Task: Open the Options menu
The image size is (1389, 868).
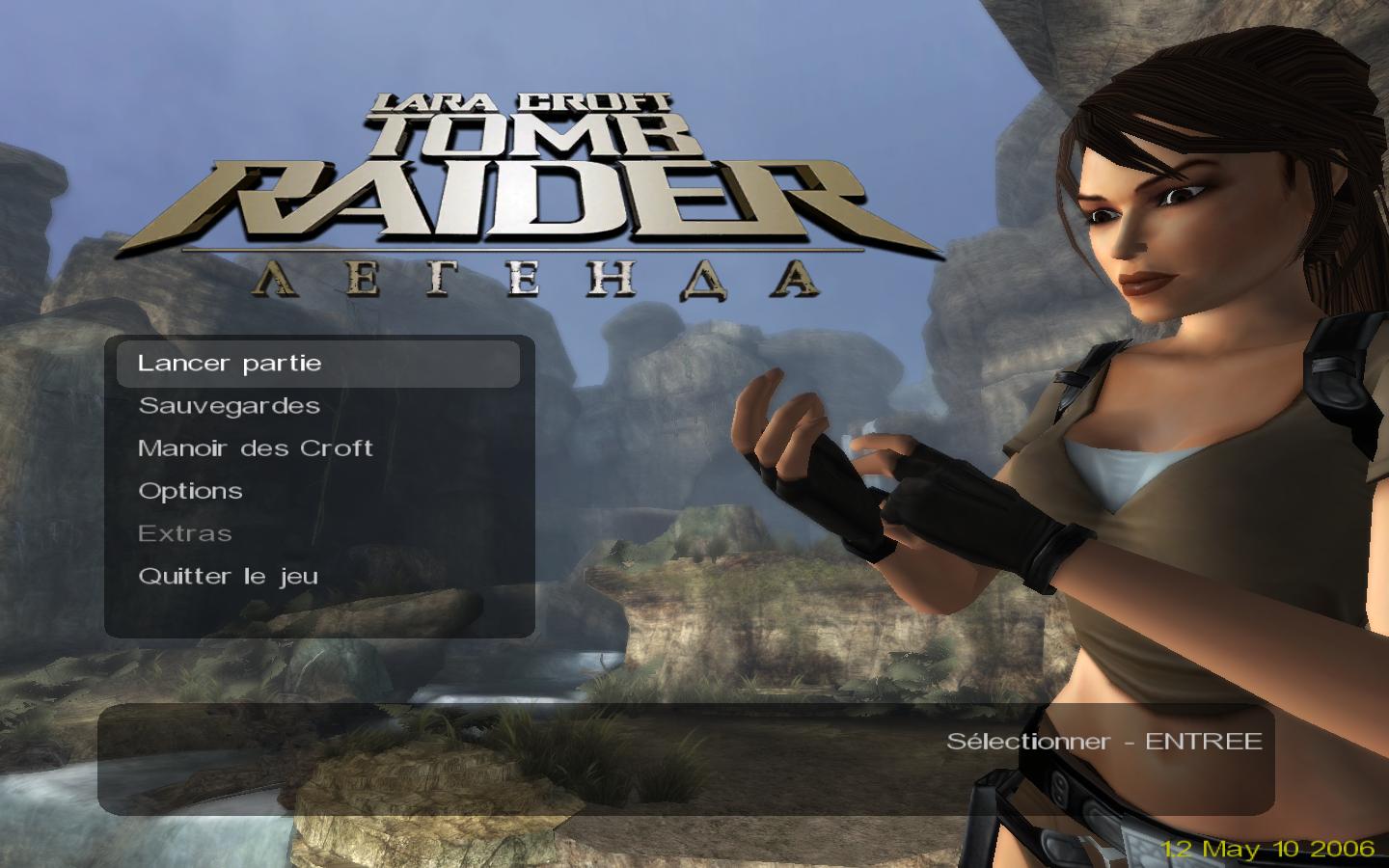Action: (190, 491)
